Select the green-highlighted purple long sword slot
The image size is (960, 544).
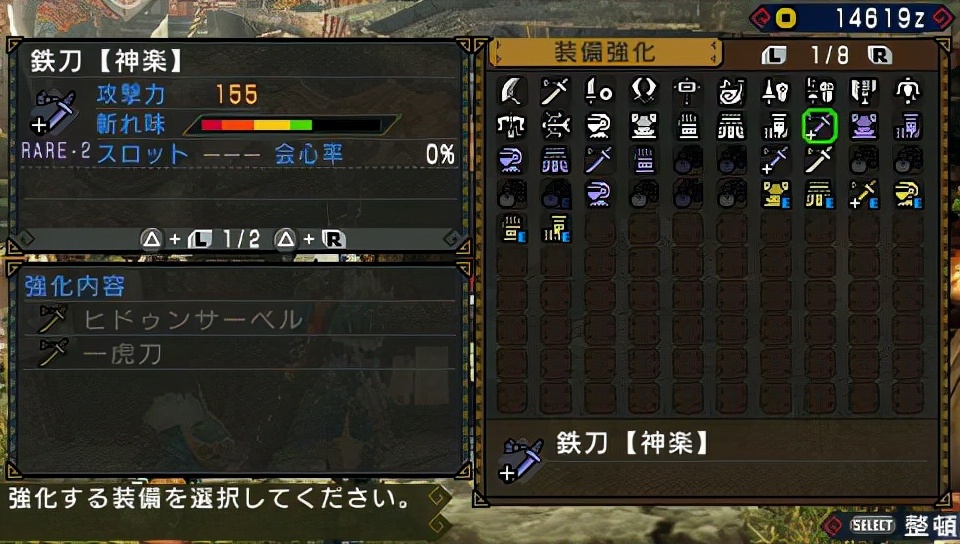819,125
